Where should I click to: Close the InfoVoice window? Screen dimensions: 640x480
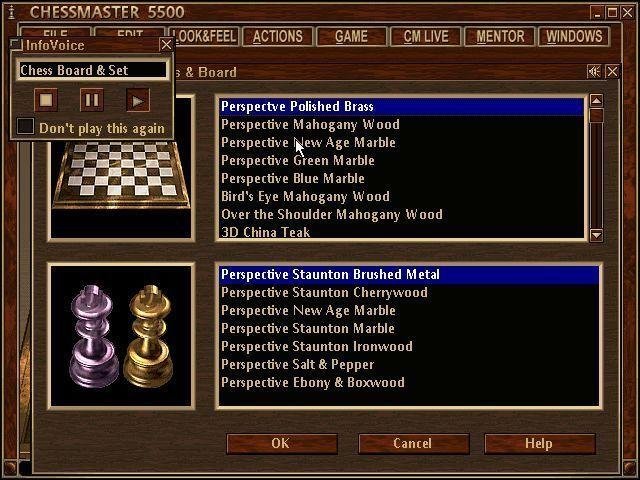coord(166,45)
